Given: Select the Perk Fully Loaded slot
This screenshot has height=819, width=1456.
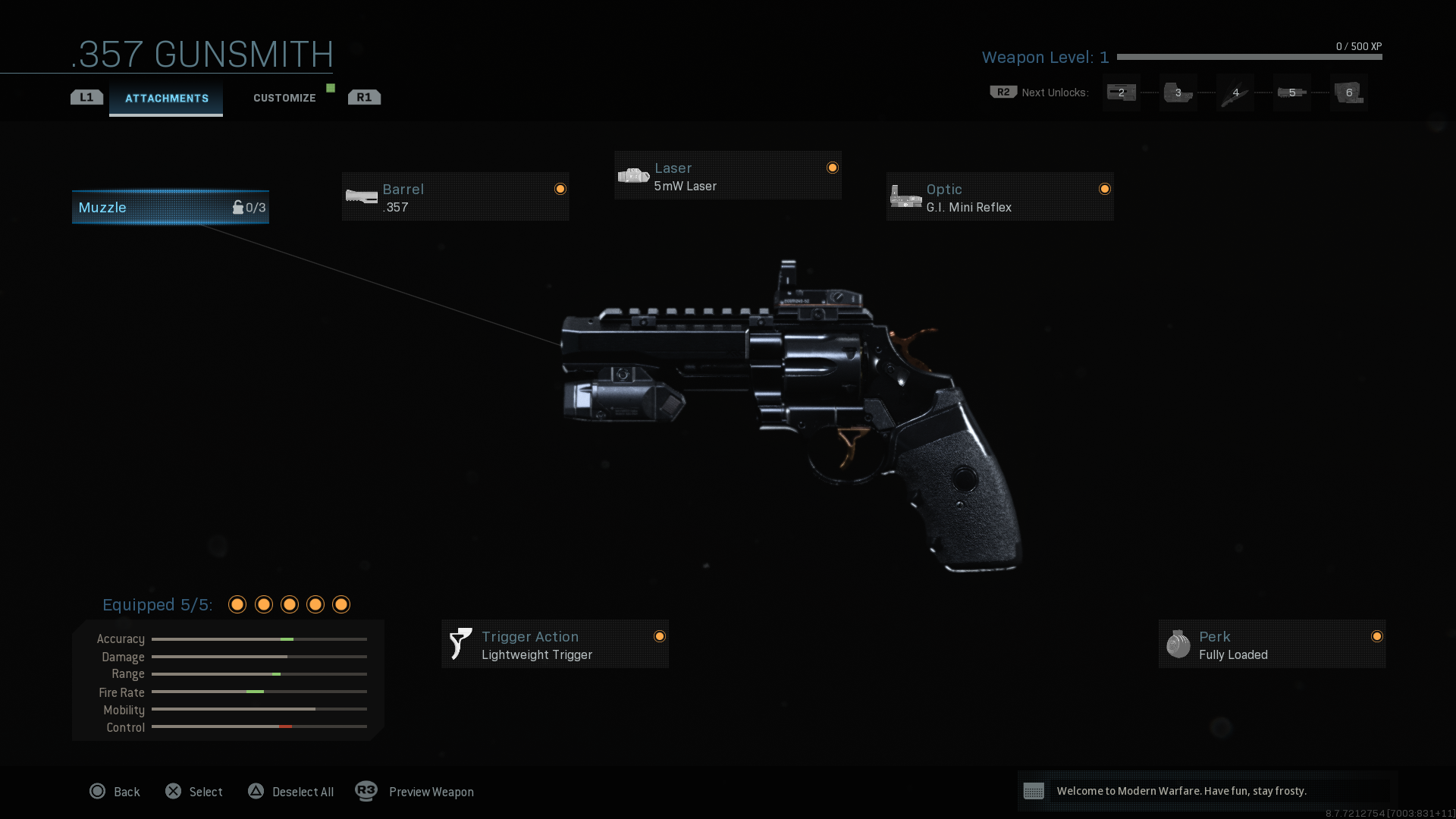Looking at the screenshot, I should (x=1272, y=645).
